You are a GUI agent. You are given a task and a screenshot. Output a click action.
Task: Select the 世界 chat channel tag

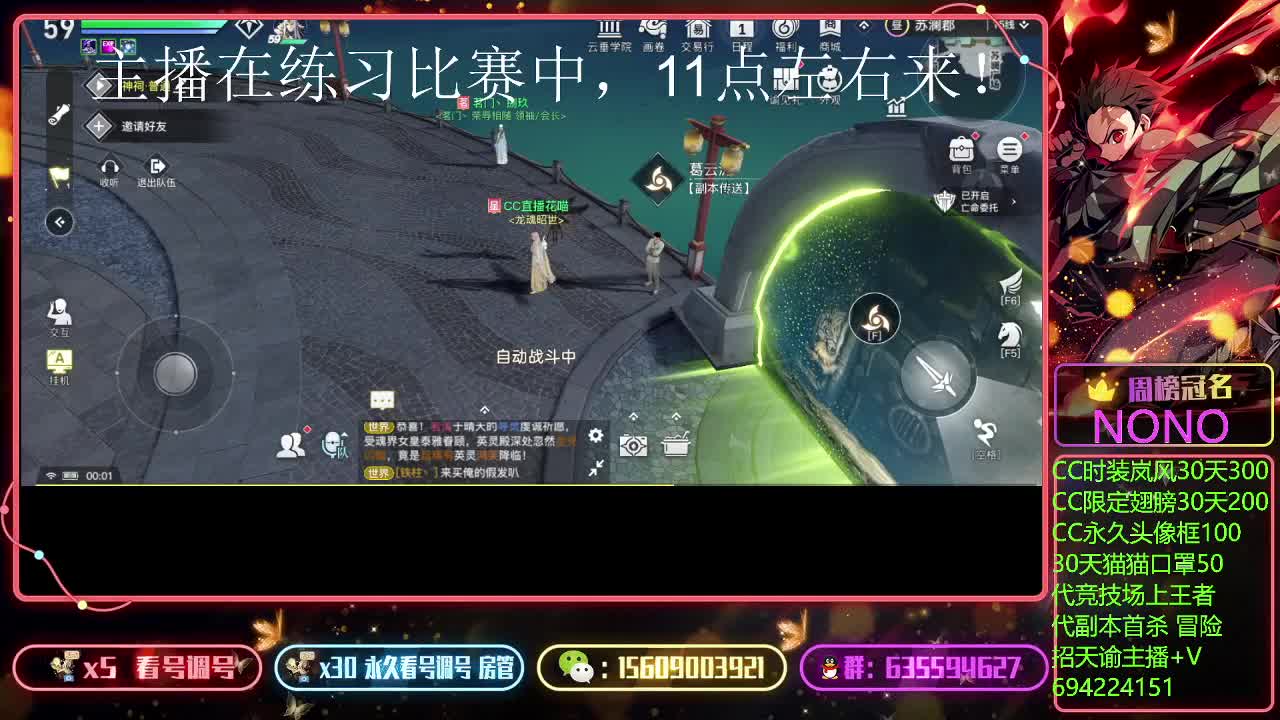(378, 426)
